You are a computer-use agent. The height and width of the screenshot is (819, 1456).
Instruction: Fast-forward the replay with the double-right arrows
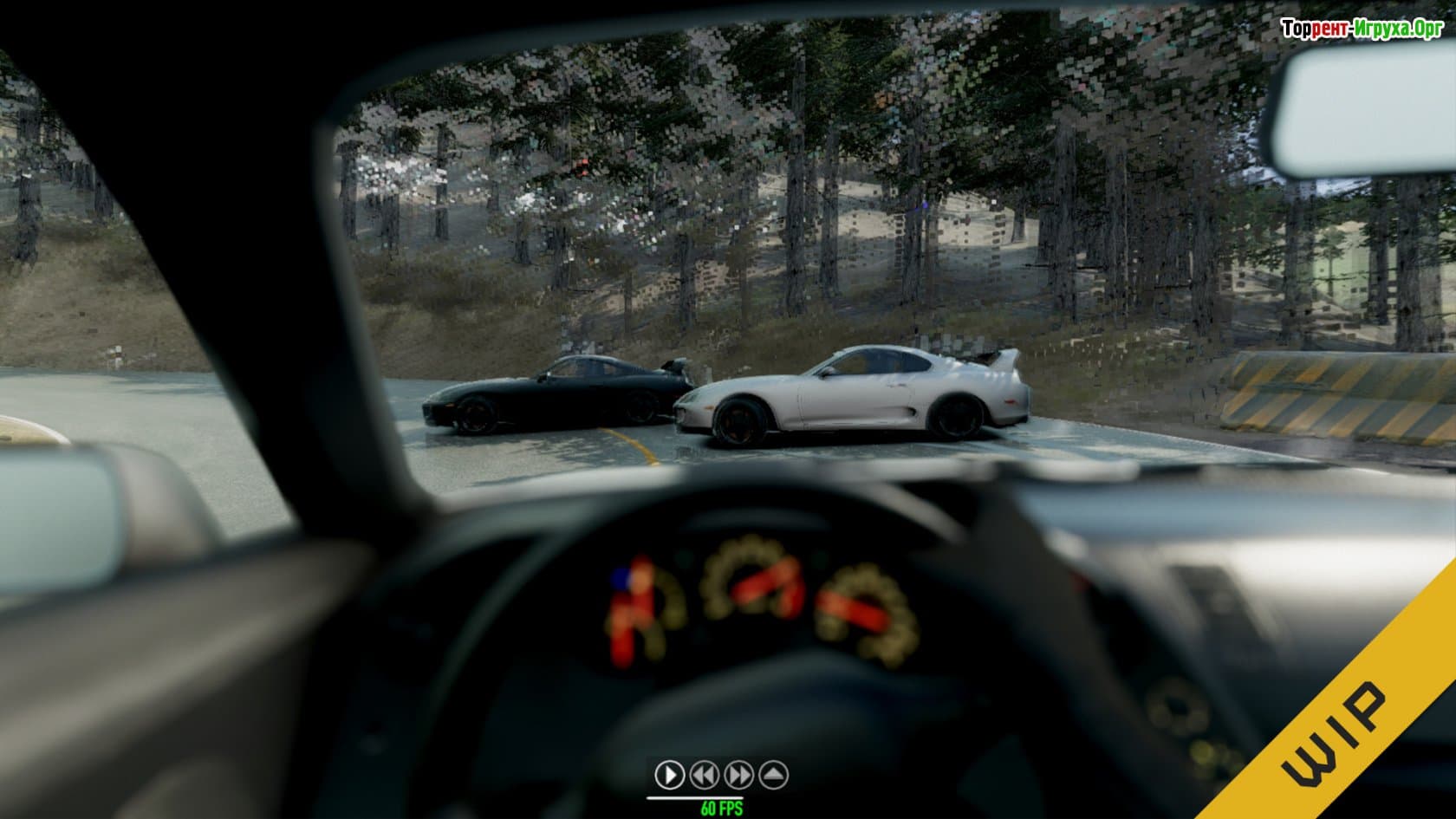[x=738, y=774]
